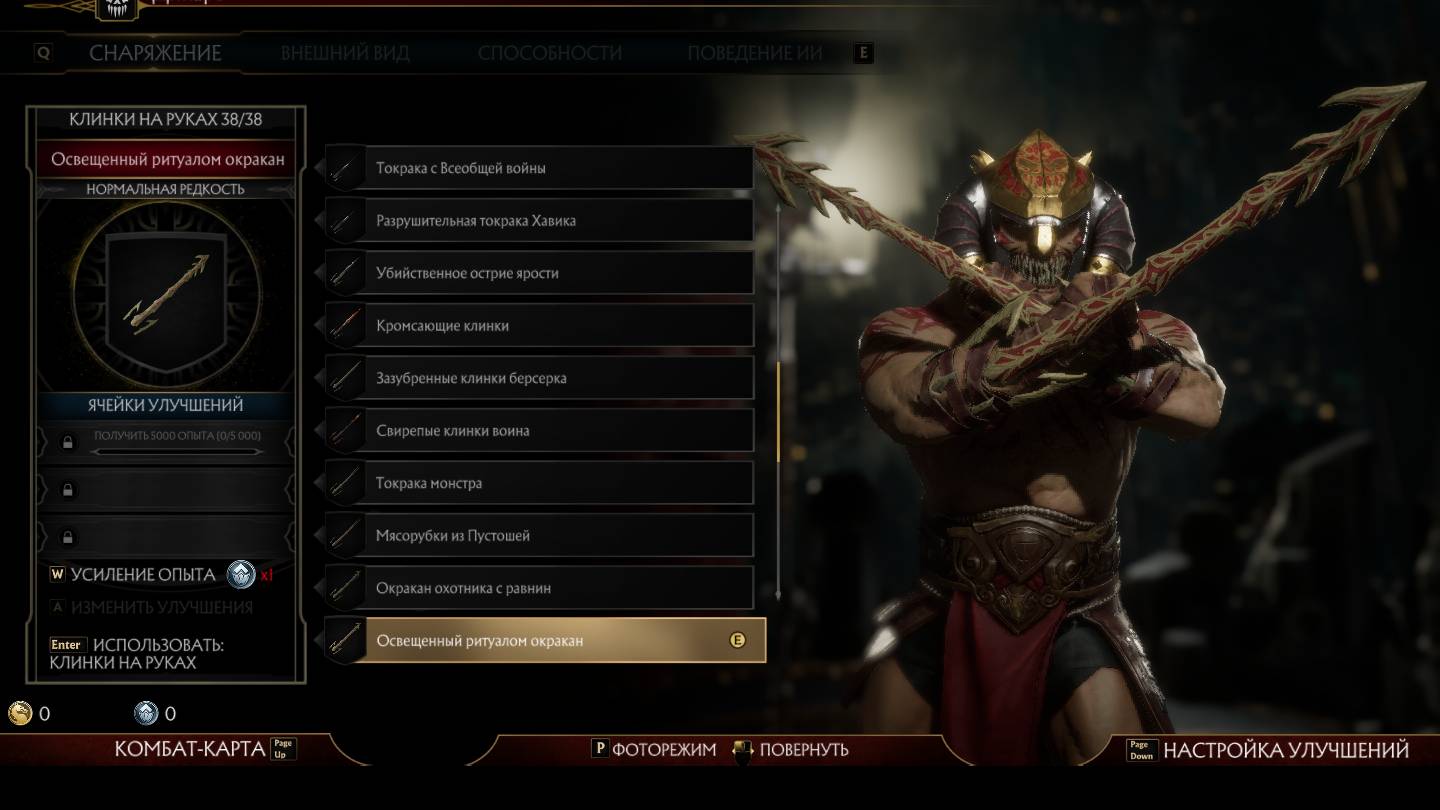This screenshot has width=1440, height=810.
Task: Click the gear list scrollbar
Action: 778,410
